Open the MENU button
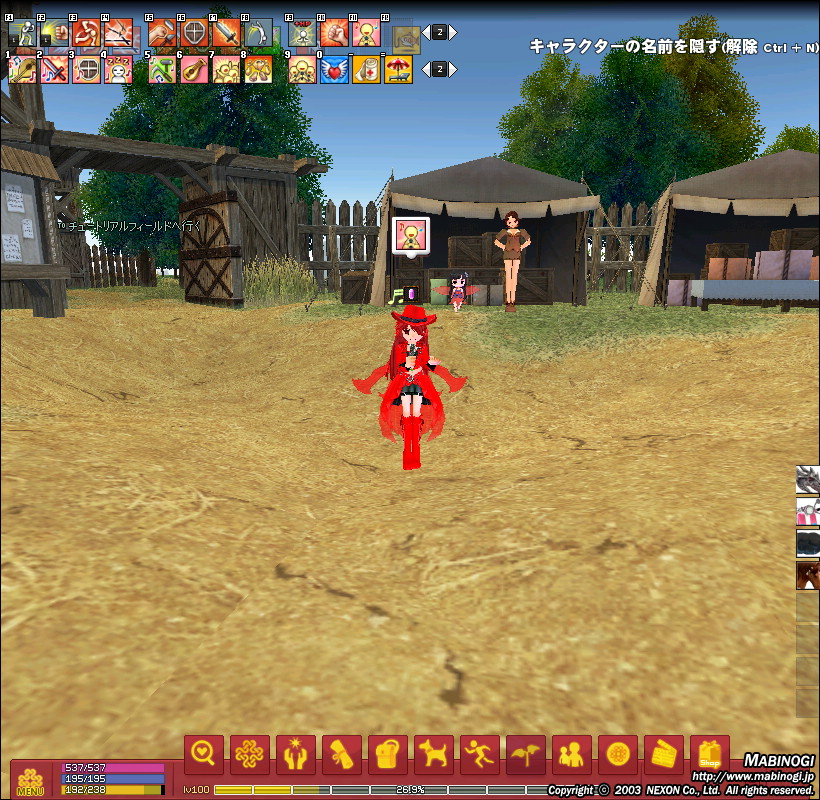The height and width of the screenshot is (800, 820). [29, 780]
